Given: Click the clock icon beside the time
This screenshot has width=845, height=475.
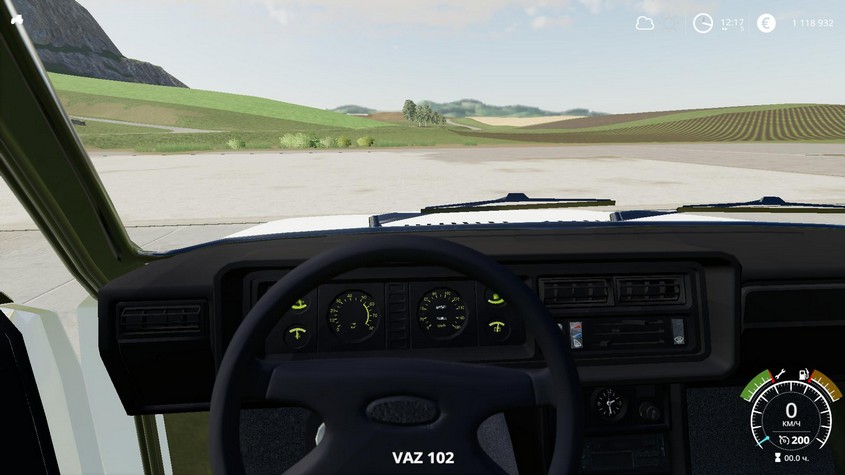Looking at the screenshot, I should coord(703,23).
